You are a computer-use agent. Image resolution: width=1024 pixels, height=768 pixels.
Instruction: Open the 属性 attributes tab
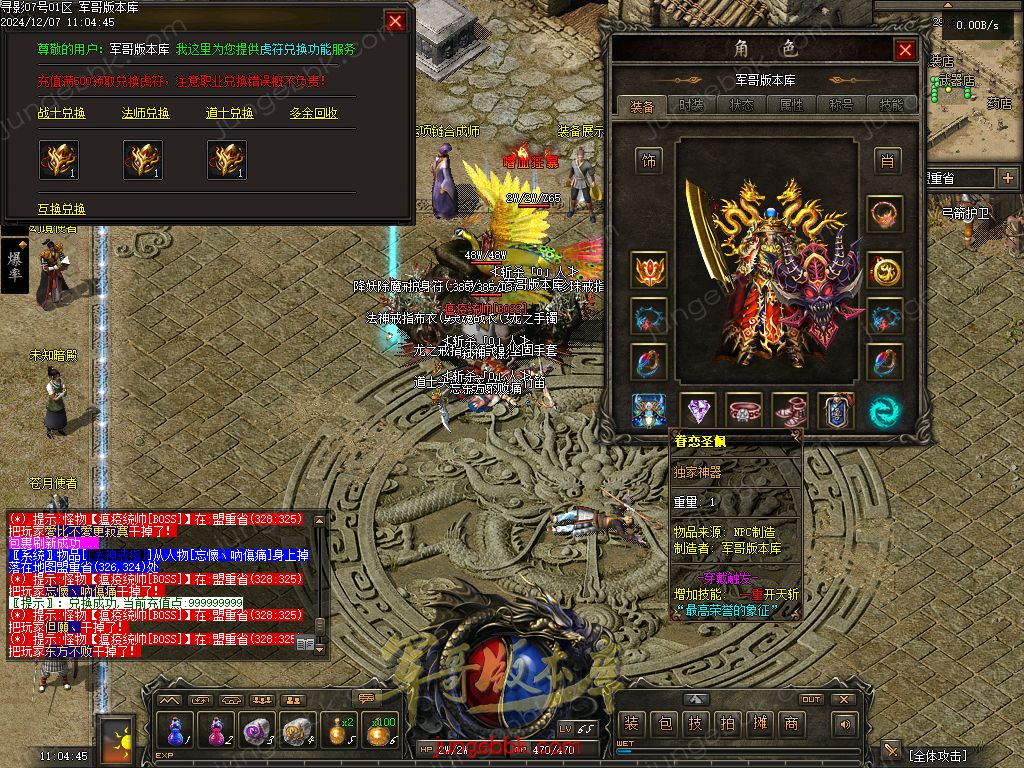click(791, 105)
